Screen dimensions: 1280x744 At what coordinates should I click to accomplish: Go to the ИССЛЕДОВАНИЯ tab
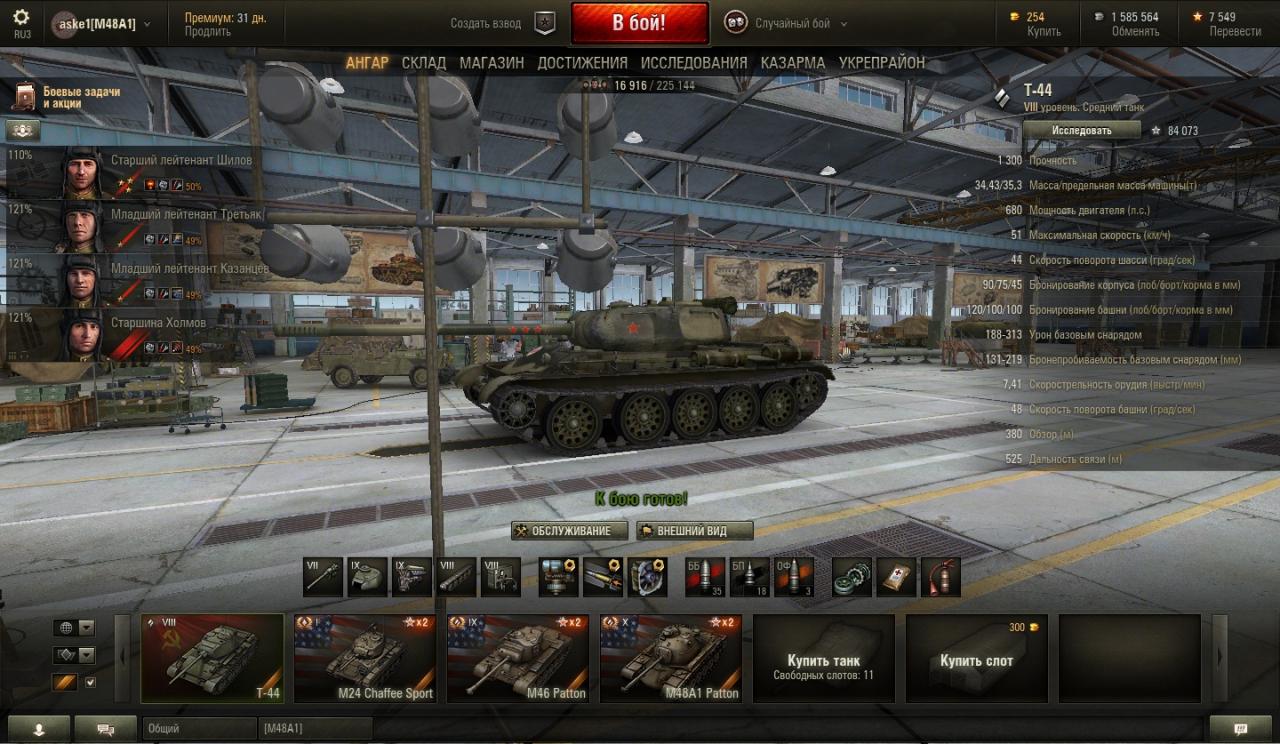click(694, 63)
